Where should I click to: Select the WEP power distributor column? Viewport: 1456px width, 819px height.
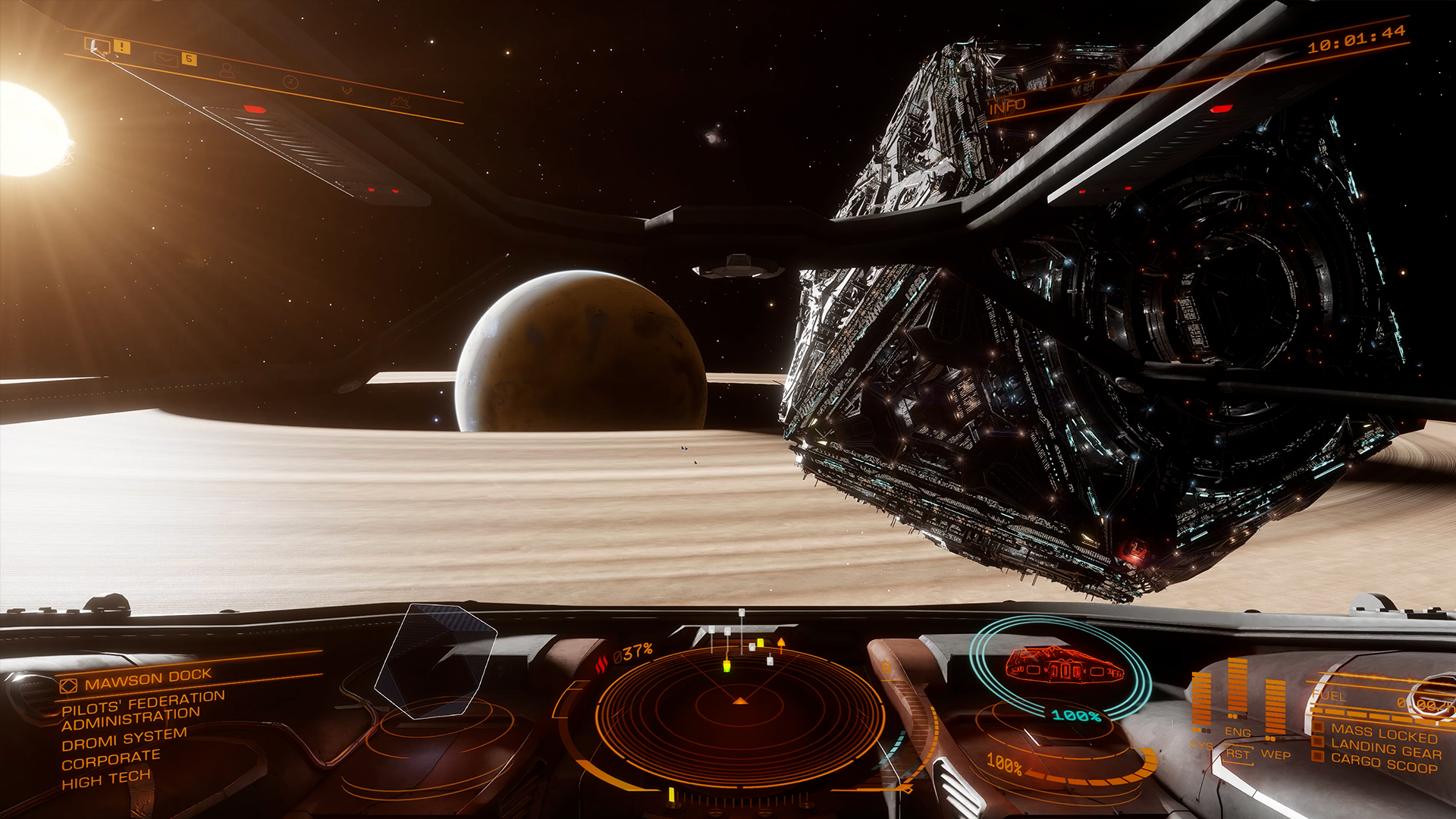tap(1276, 709)
